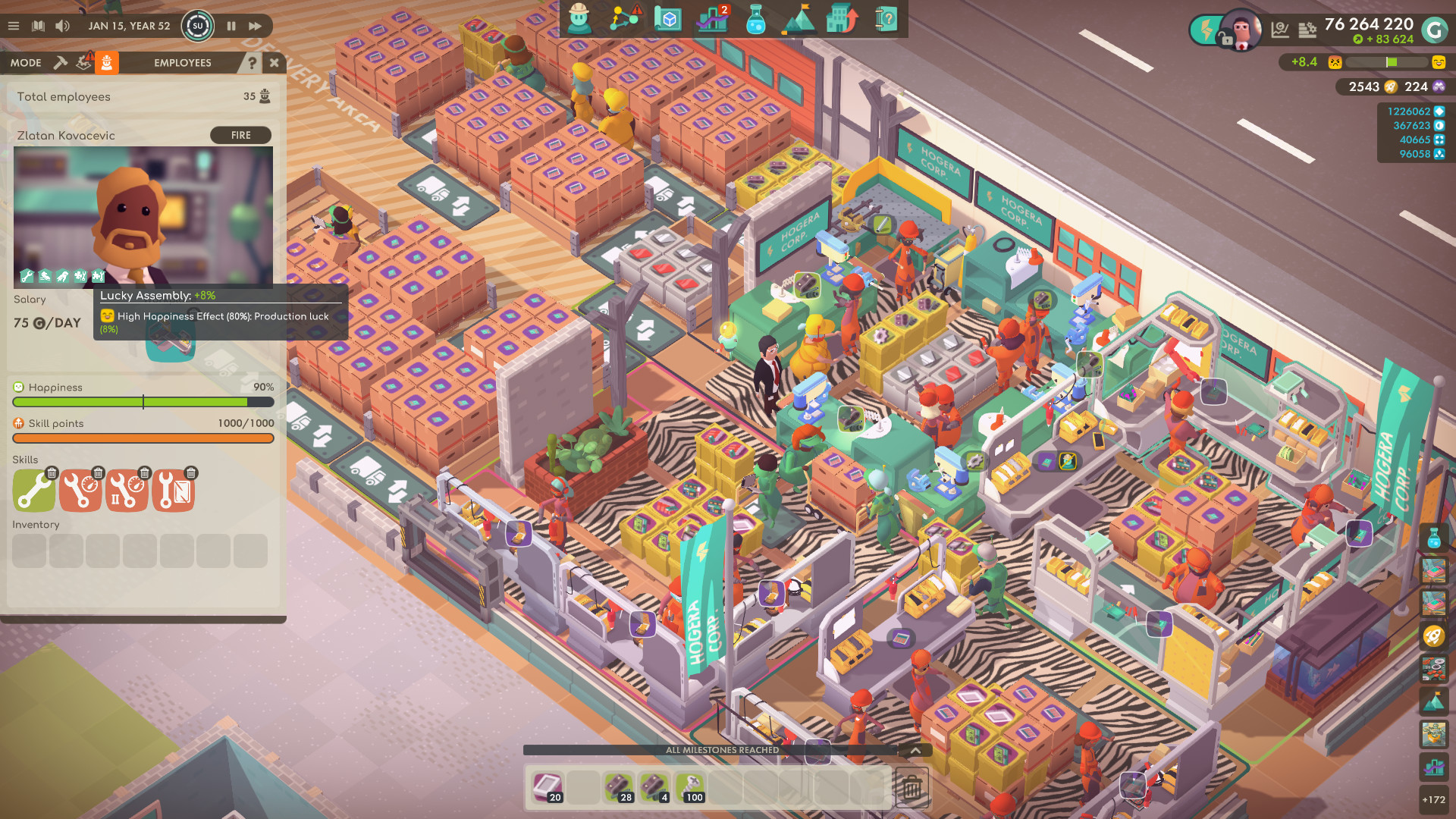Select the production gear mode with warning
Viewport: 1456px width, 819px height.
(x=83, y=62)
